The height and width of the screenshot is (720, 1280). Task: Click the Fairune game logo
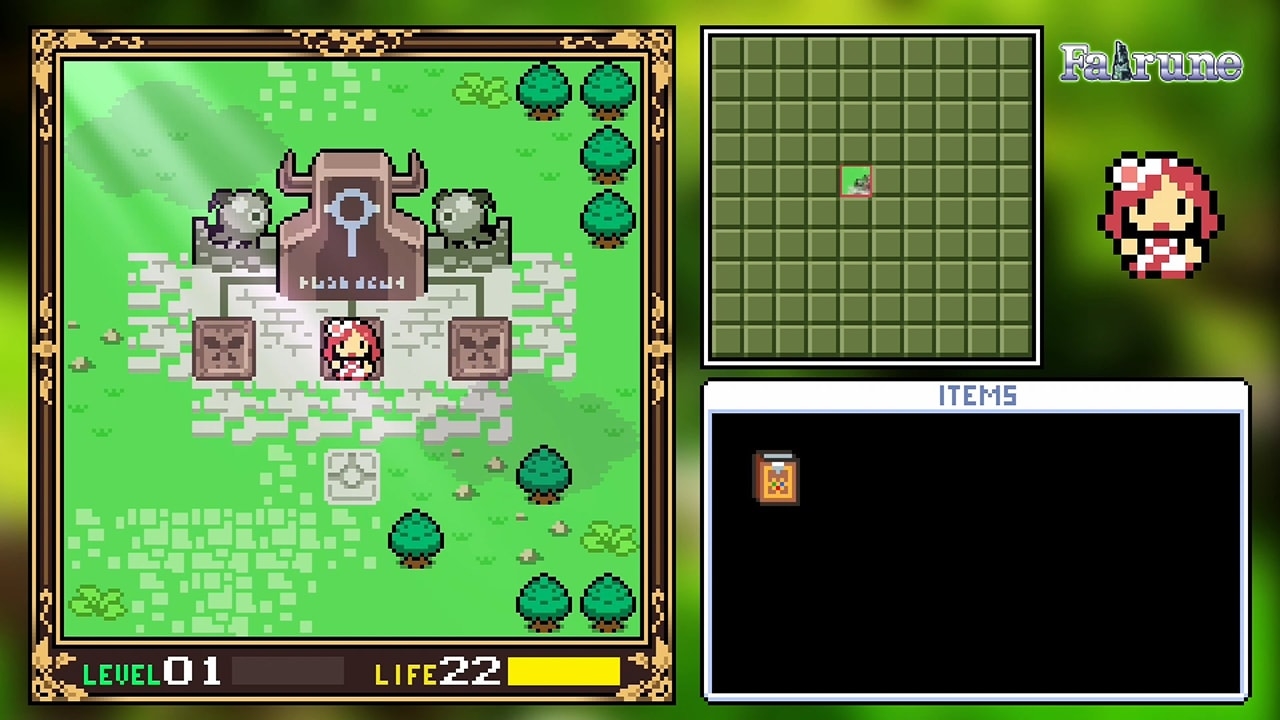click(1149, 65)
